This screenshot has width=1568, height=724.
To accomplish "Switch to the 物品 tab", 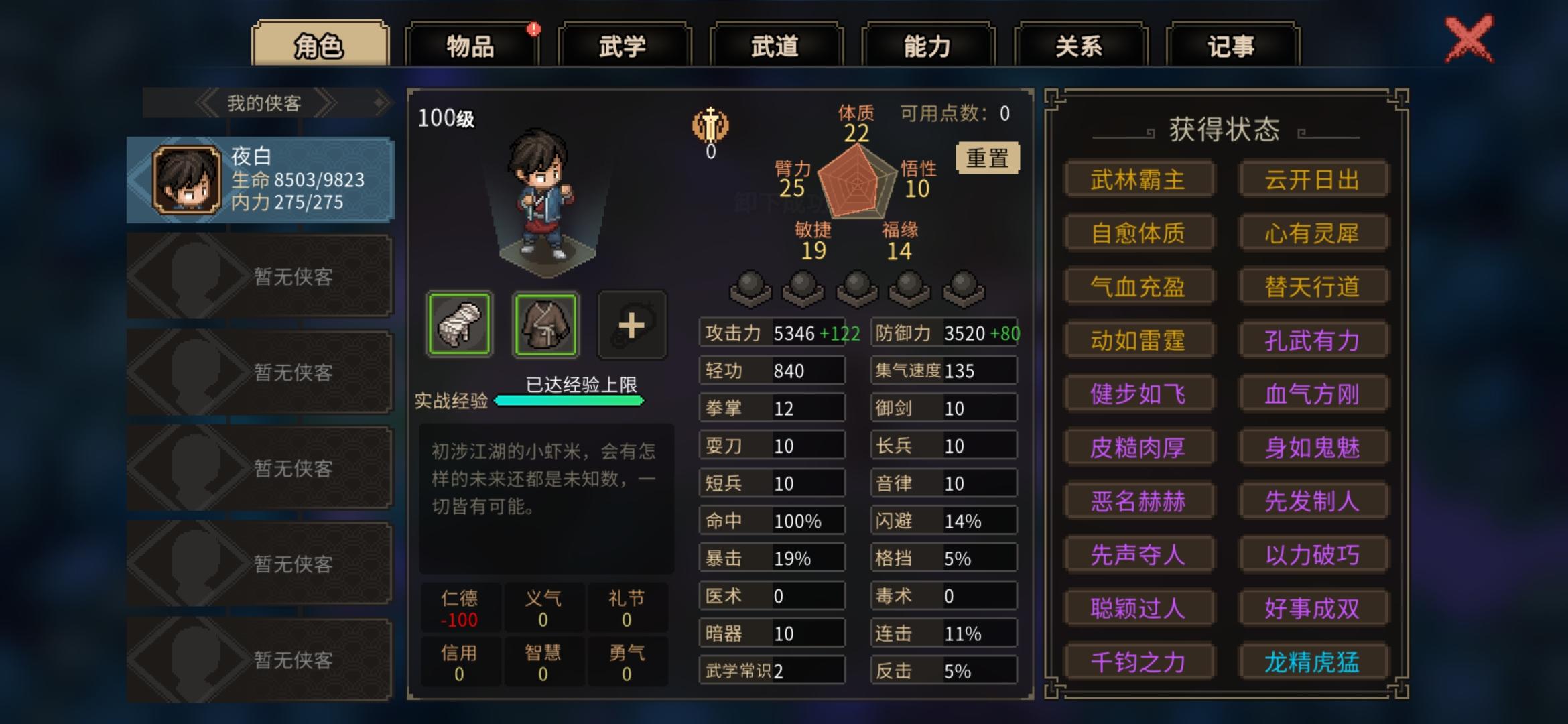I will [x=470, y=46].
